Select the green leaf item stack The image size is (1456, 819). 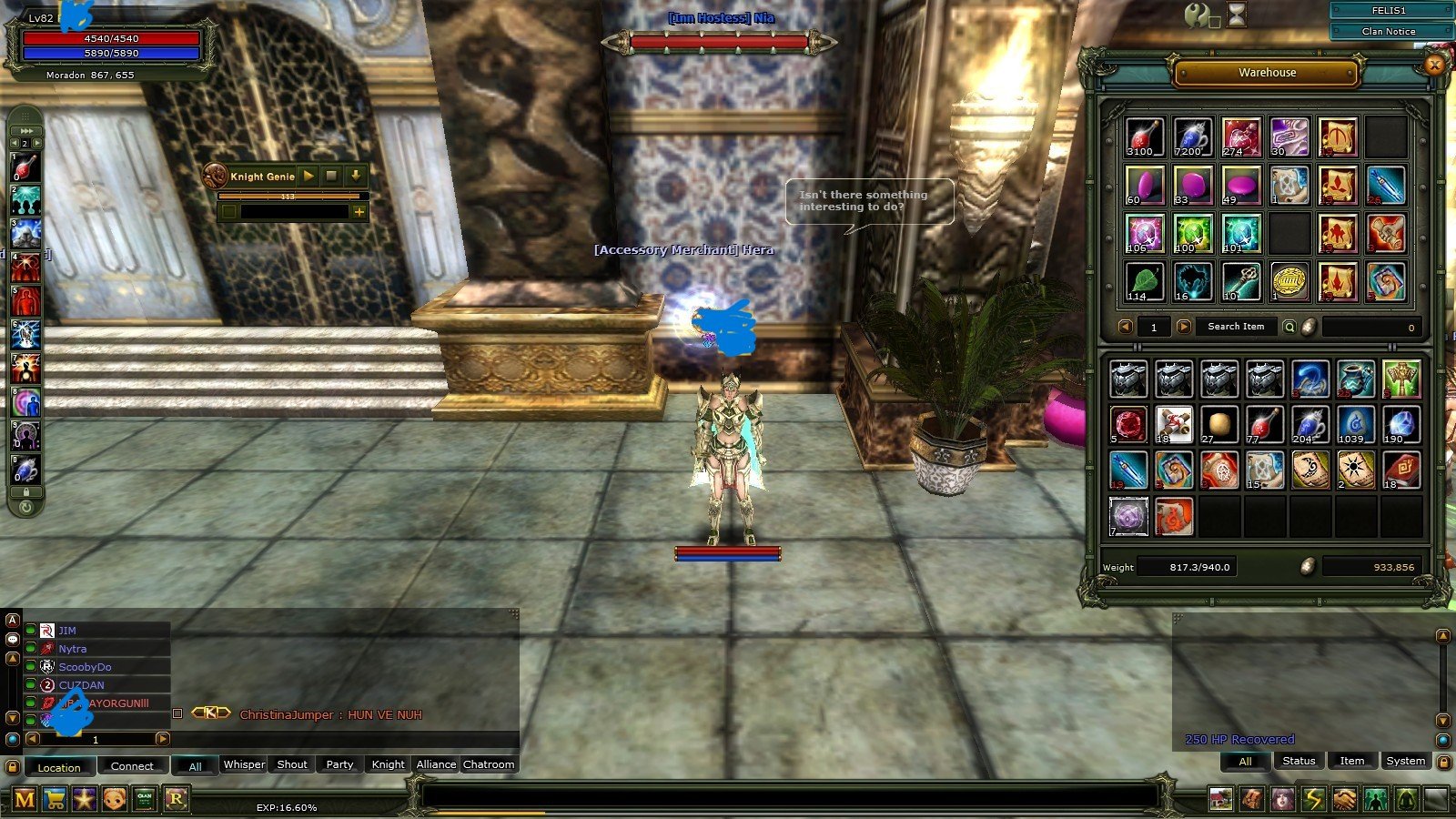(1145, 282)
